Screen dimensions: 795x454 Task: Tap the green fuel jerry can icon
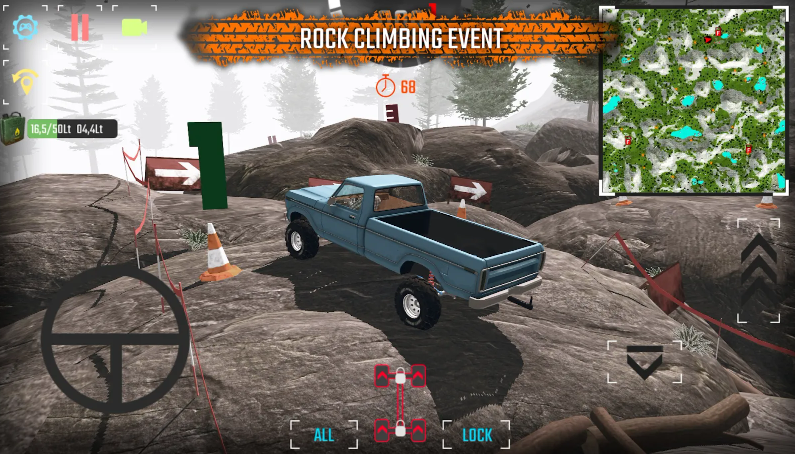[13, 129]
